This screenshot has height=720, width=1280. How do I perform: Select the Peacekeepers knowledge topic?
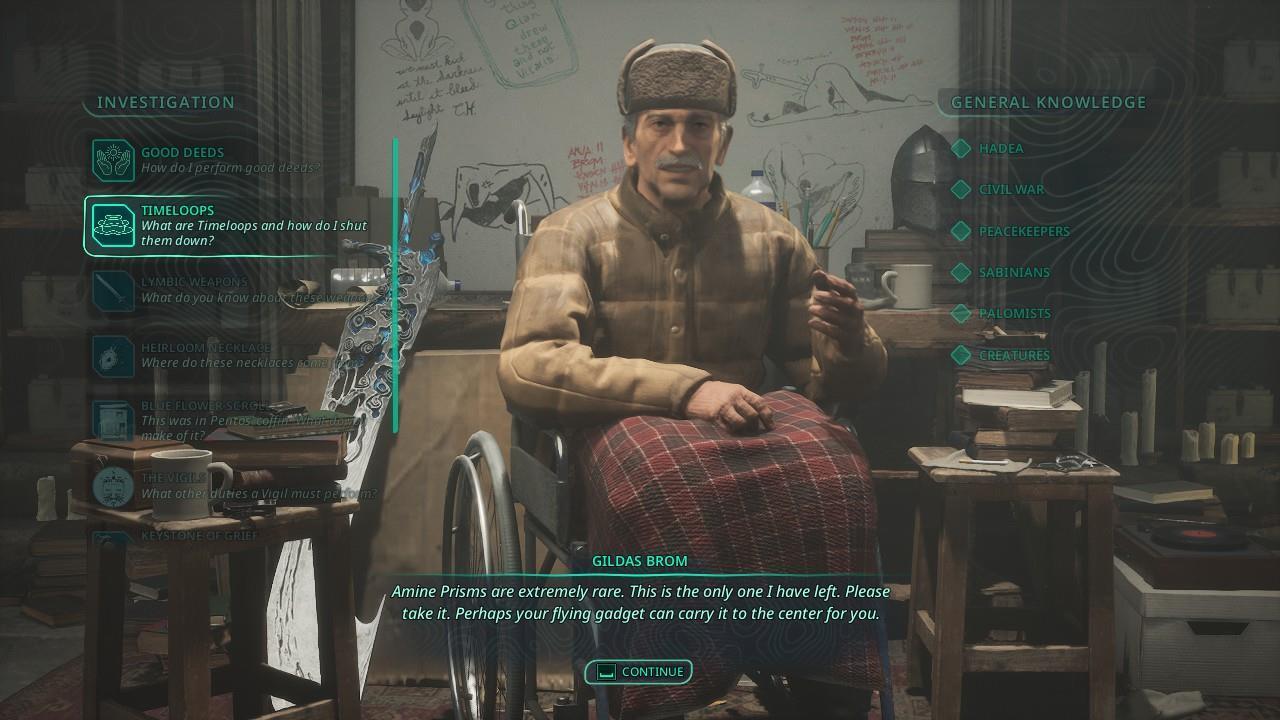pos(1023,231)
